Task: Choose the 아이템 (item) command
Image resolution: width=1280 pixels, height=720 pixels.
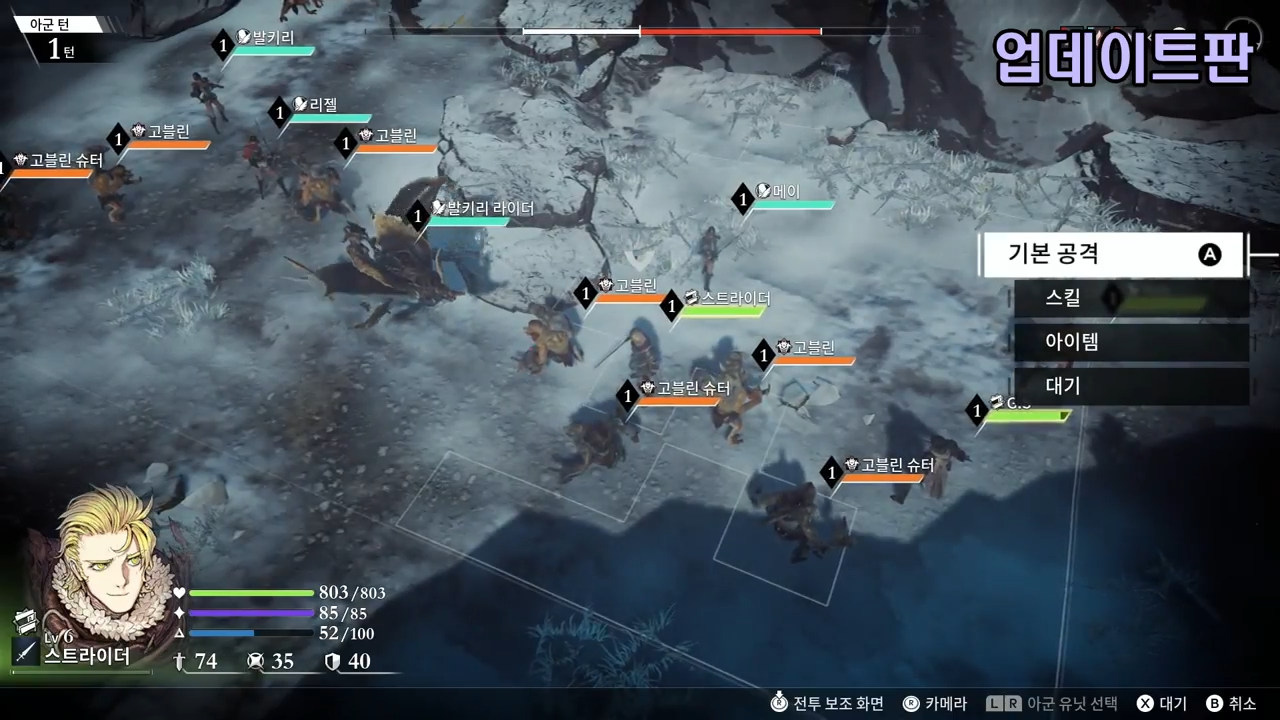Action: tap(1130, 342)
